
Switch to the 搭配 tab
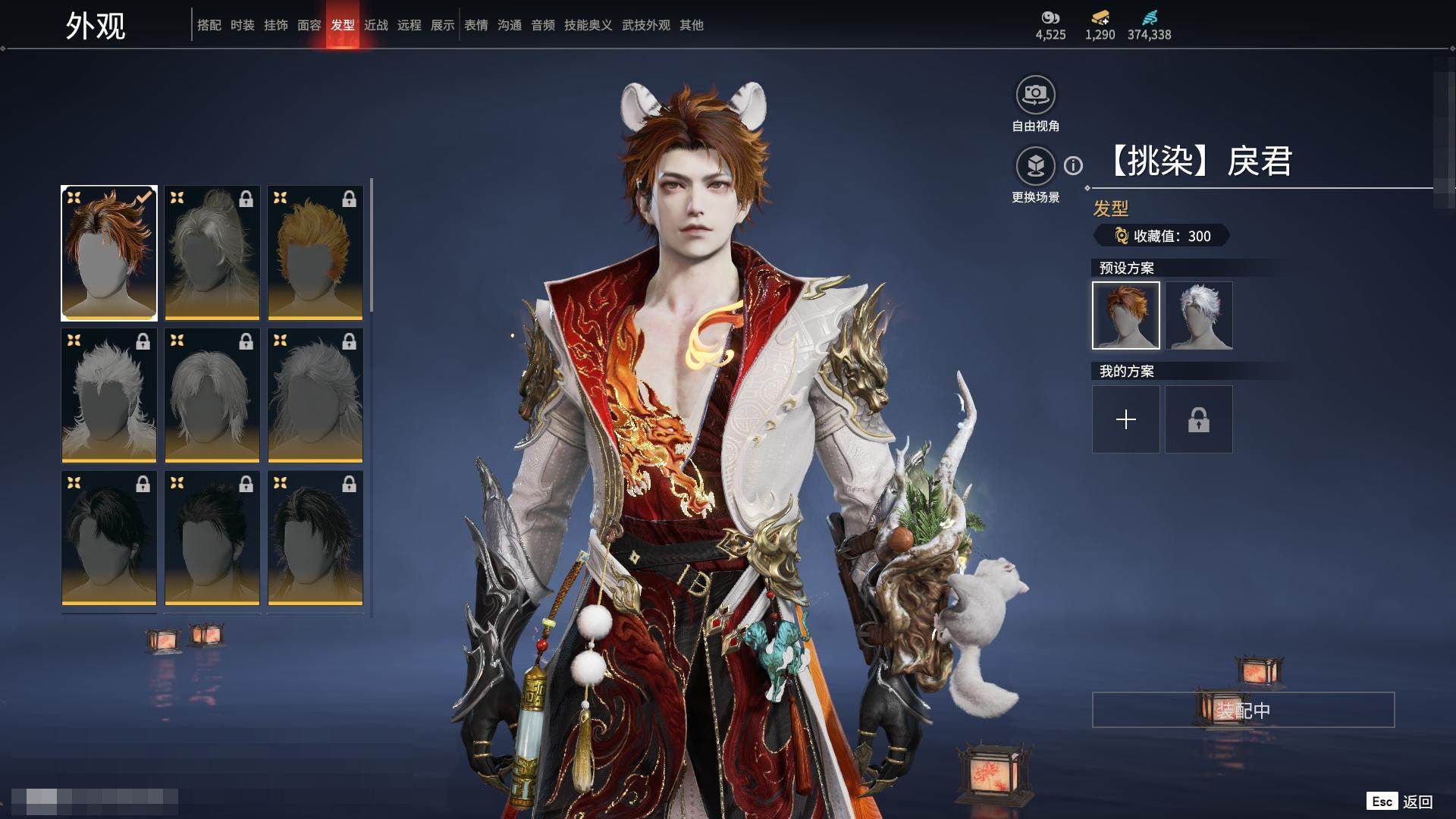[x=209, y=25]
